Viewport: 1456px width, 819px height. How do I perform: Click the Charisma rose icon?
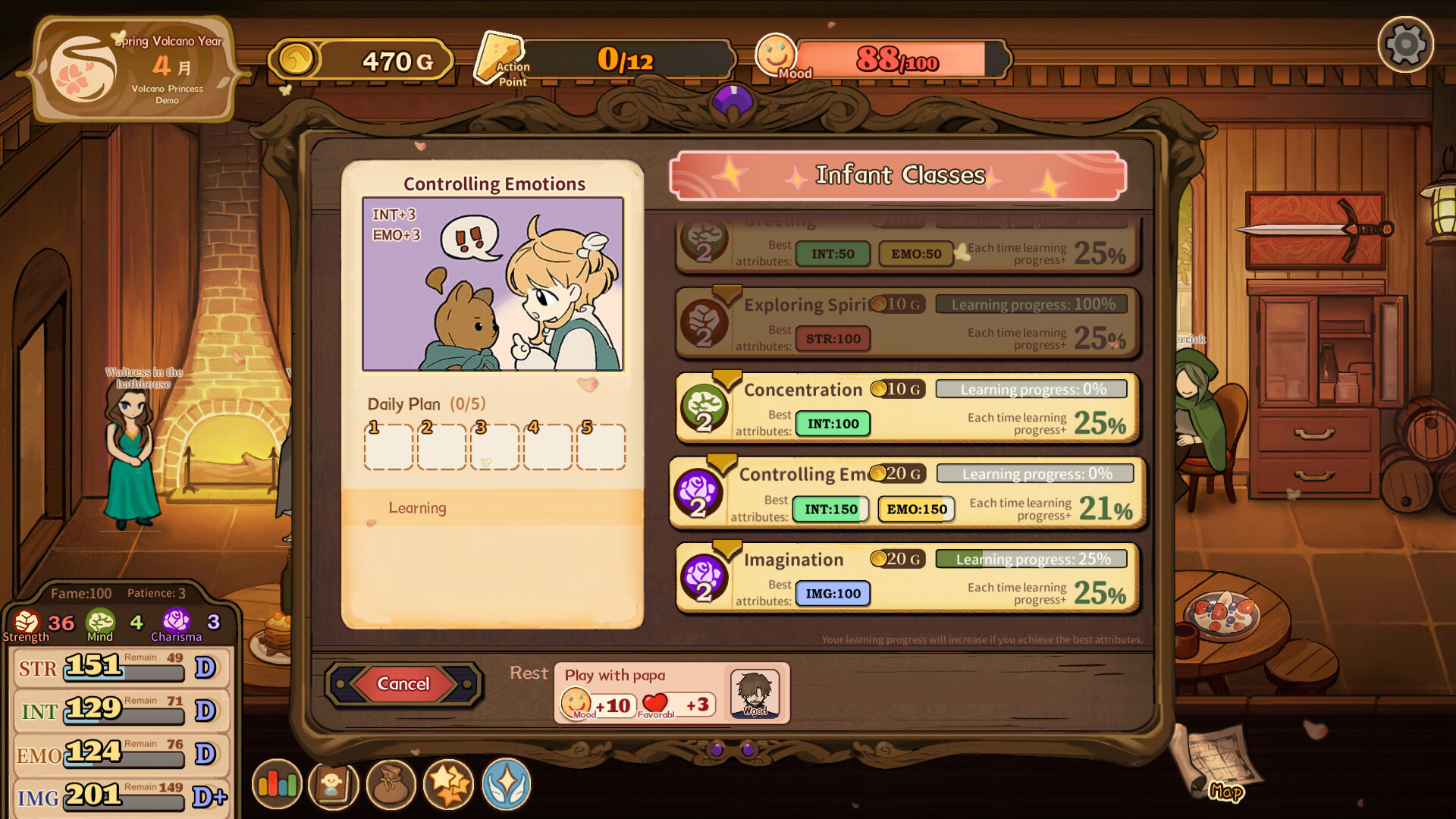[177, 622]
